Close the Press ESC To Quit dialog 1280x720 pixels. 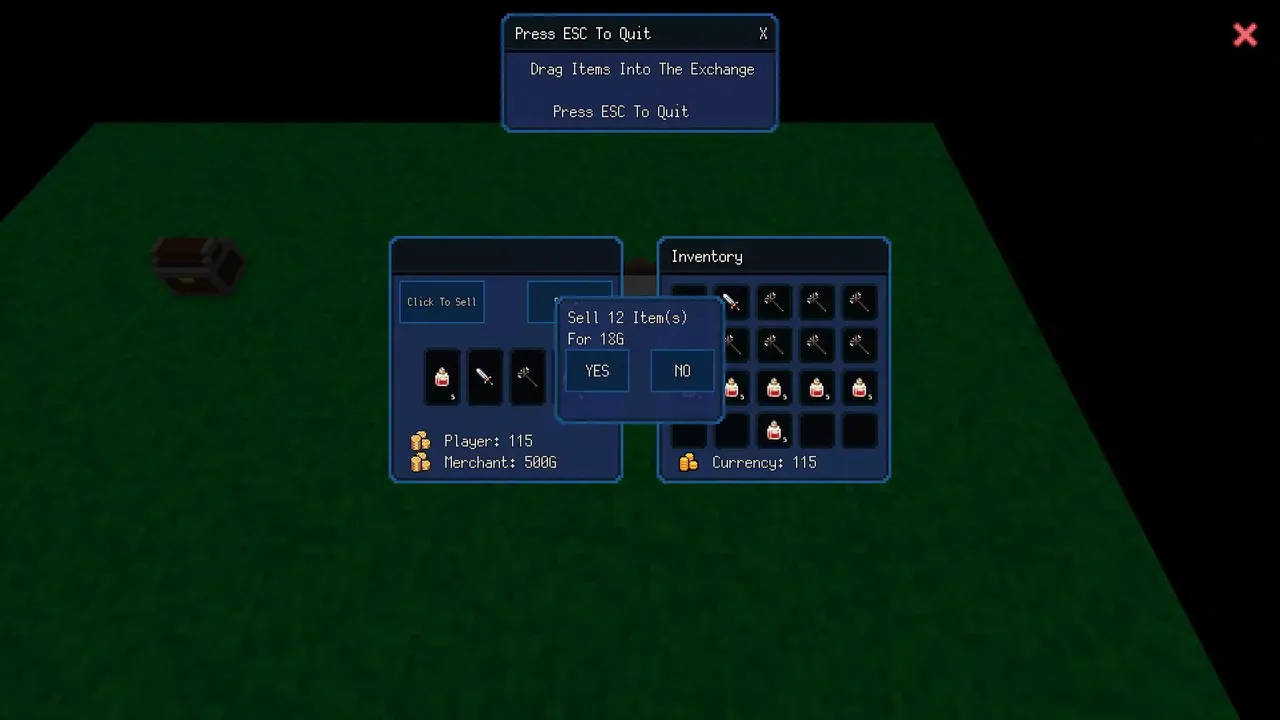762,33
